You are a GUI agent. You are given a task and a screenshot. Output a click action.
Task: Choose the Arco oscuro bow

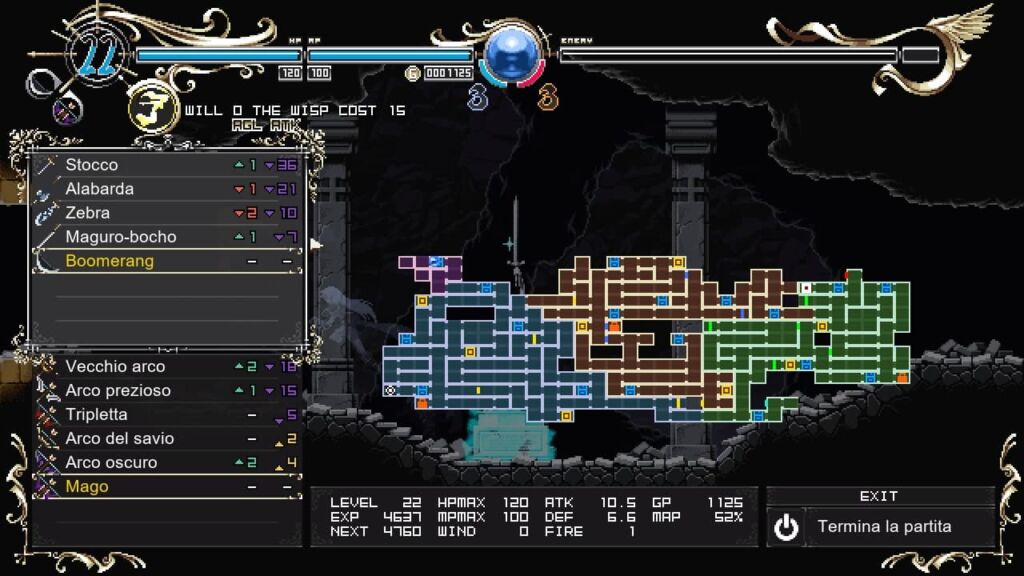coord(167,463)
